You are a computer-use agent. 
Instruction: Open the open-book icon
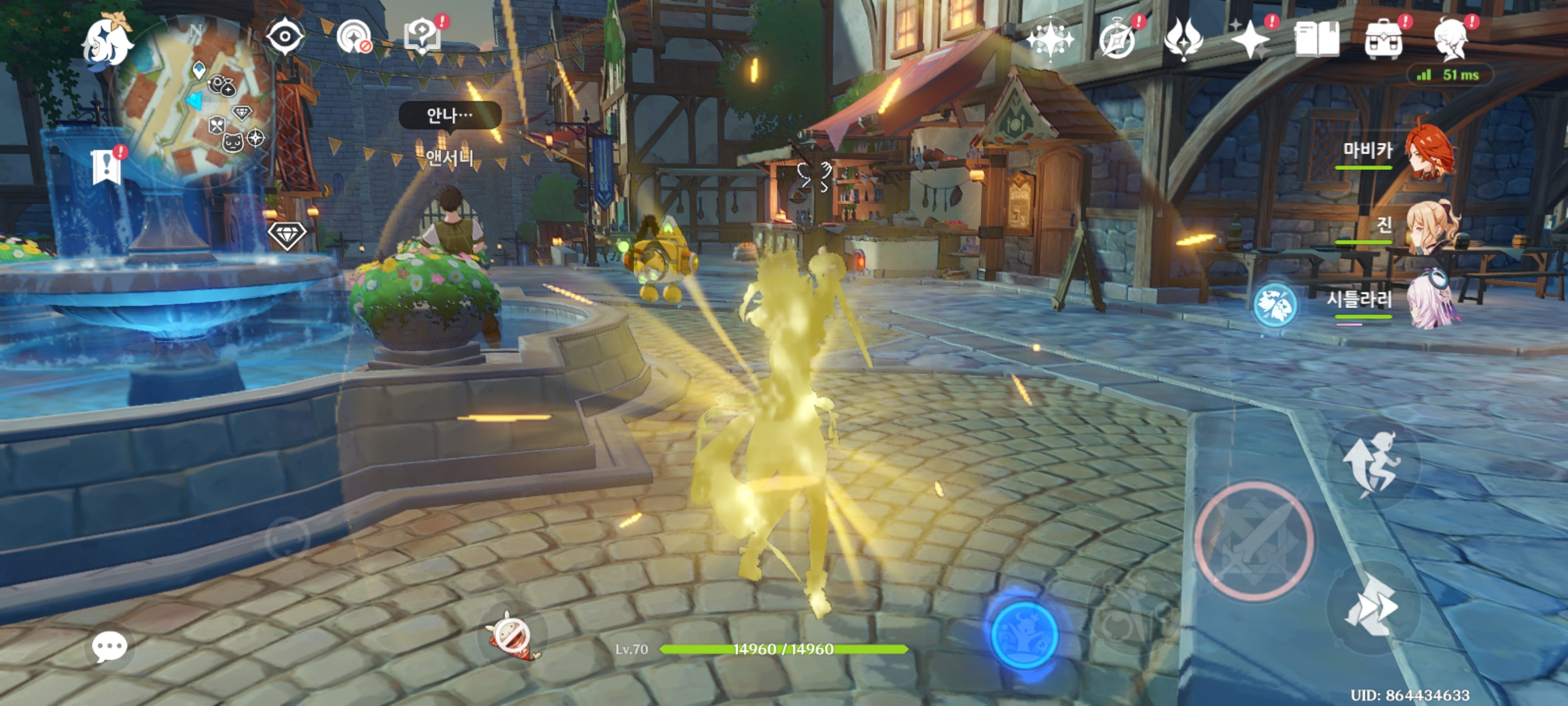[1316, 39]
